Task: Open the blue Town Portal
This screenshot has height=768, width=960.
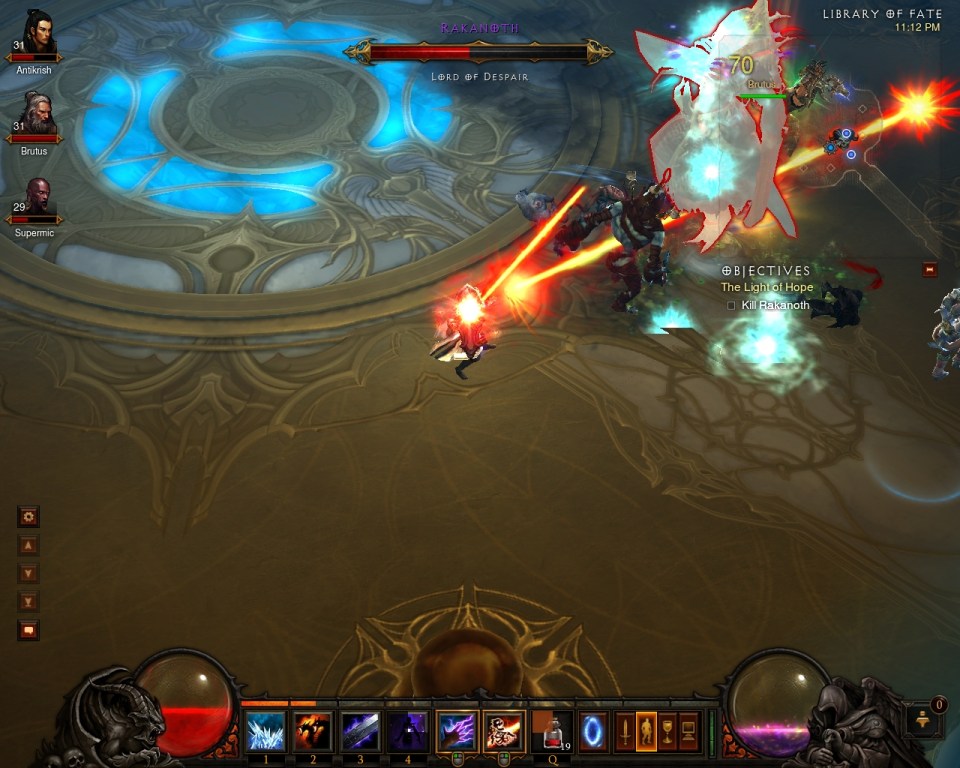Action: [x=593, y=731]
